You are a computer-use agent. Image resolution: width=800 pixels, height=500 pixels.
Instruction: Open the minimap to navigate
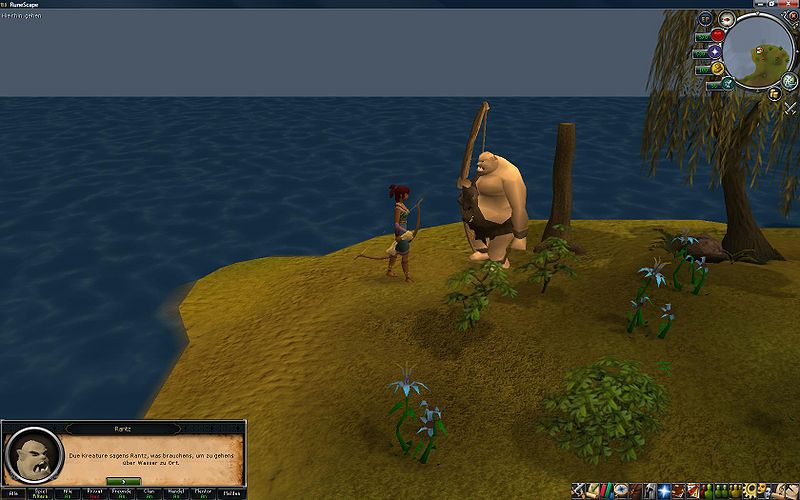pos(759,50)
